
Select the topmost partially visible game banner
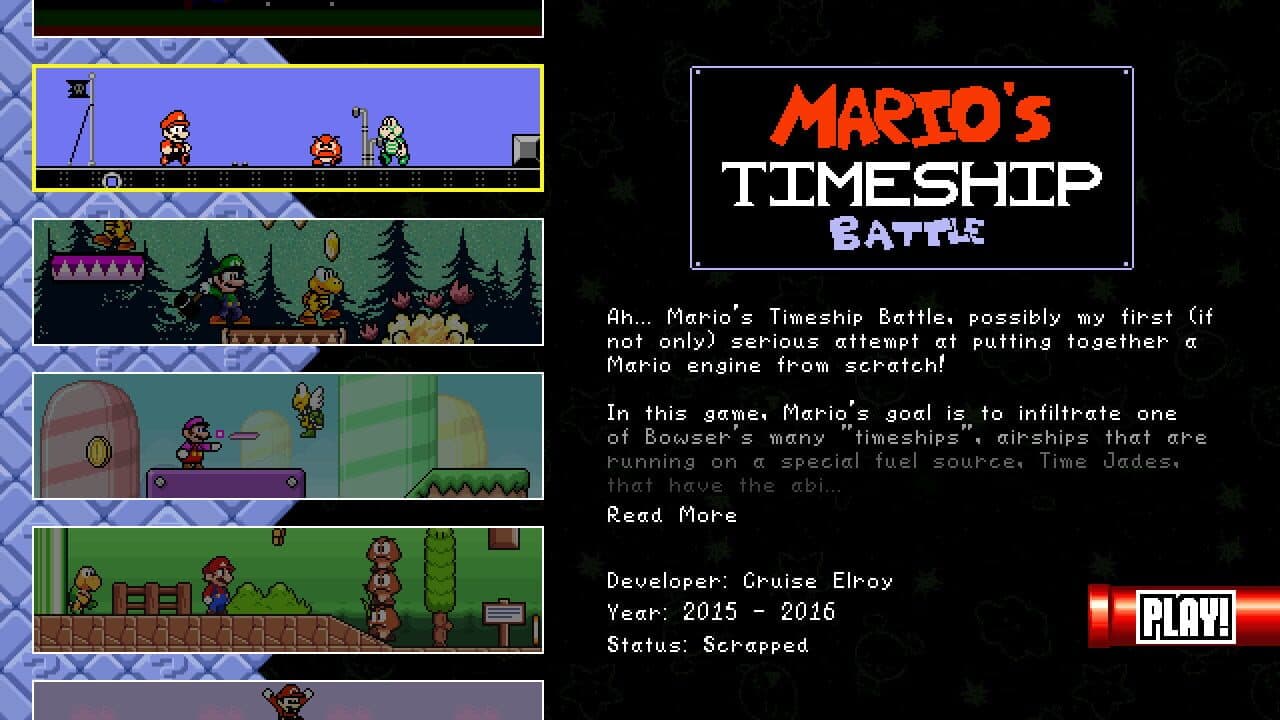tap(290, 18)
